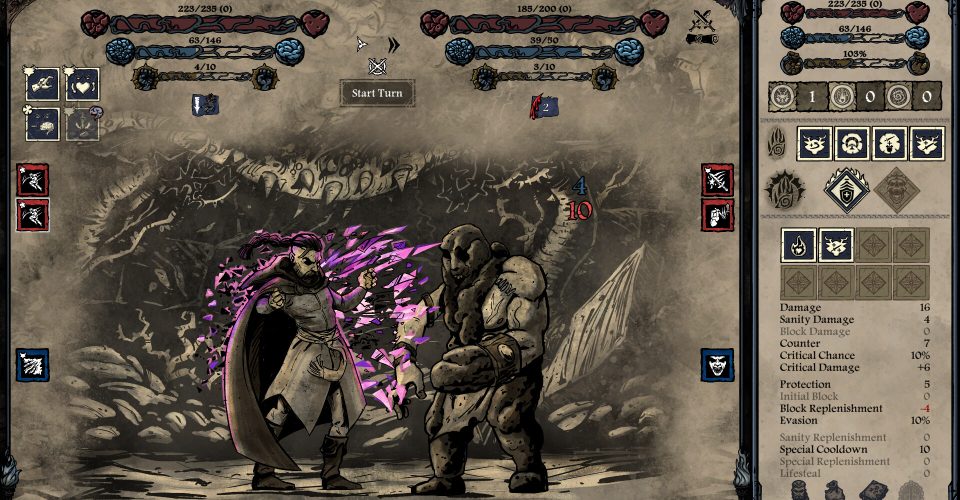Open the scroll log icon
The image size is (960, 500).
[701, 39]
